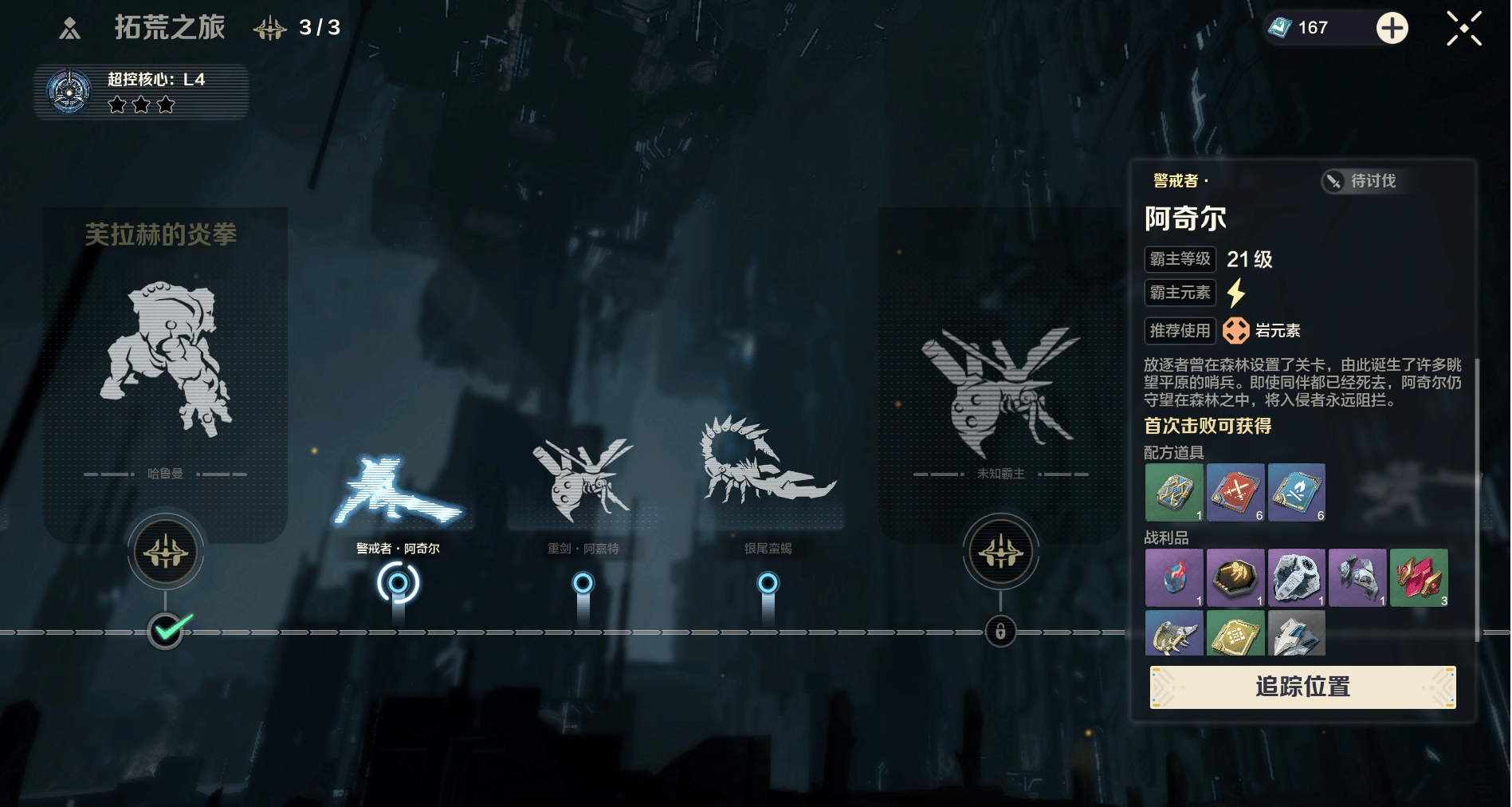Screen dimensions: 1512x807
Task: Click the green checkmark completed node
Action: (166, 632)
